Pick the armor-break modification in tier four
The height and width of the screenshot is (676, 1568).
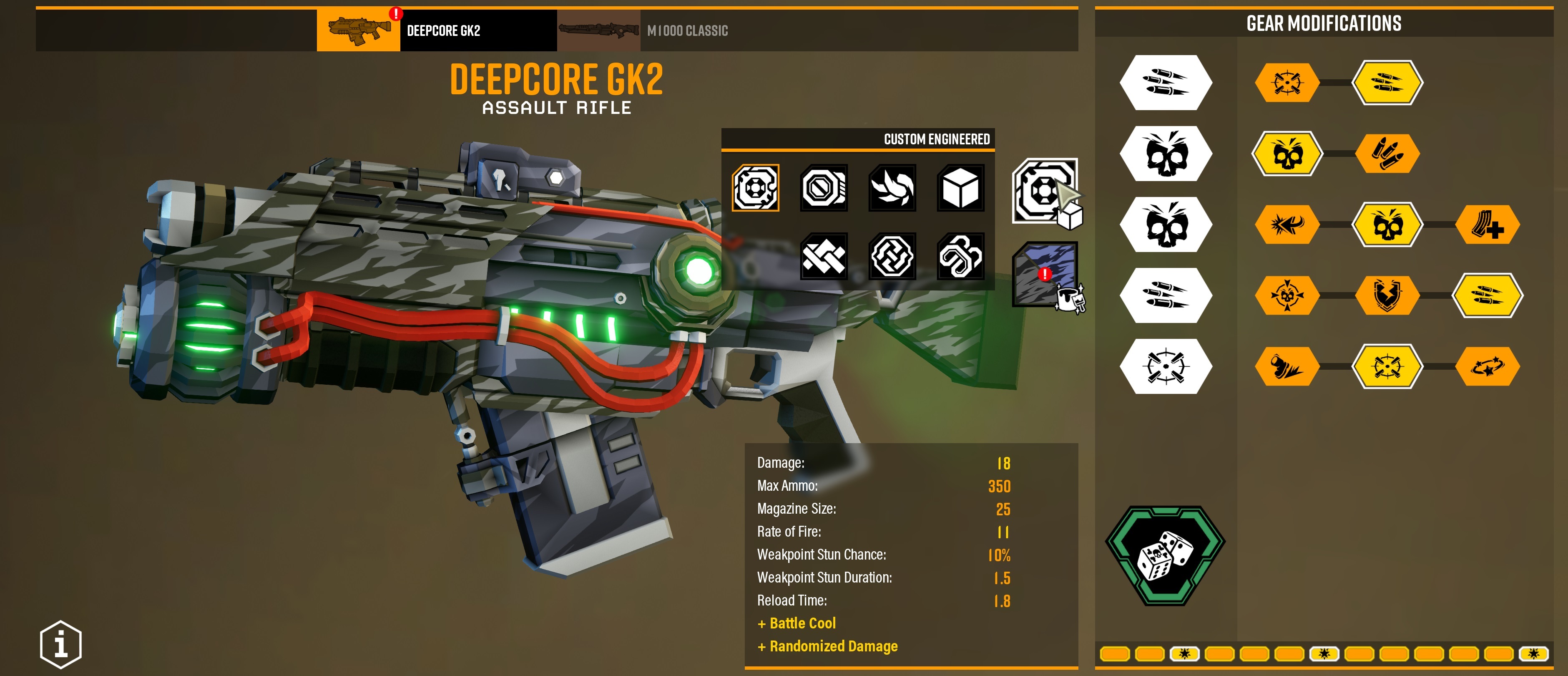(x=1387, y=295)
